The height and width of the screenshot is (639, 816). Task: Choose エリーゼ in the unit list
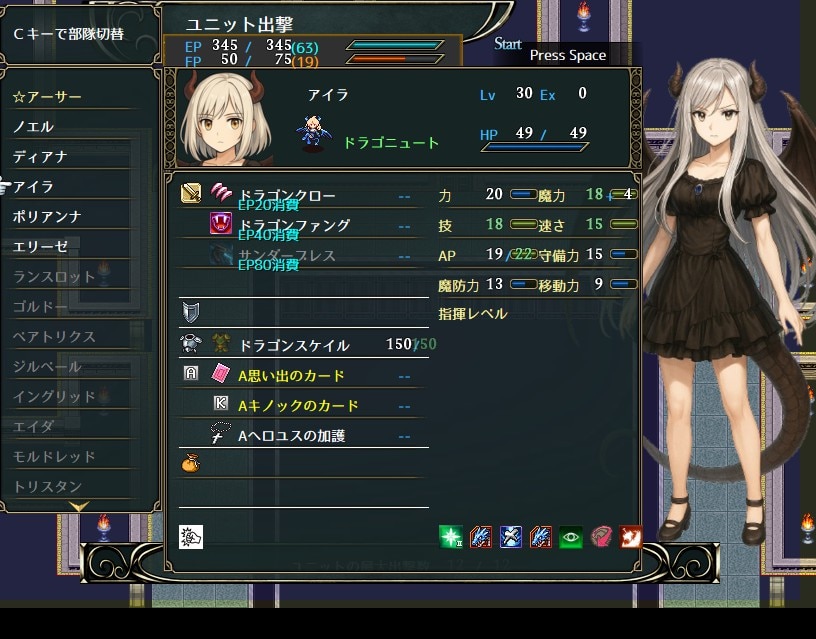(40, 247)
